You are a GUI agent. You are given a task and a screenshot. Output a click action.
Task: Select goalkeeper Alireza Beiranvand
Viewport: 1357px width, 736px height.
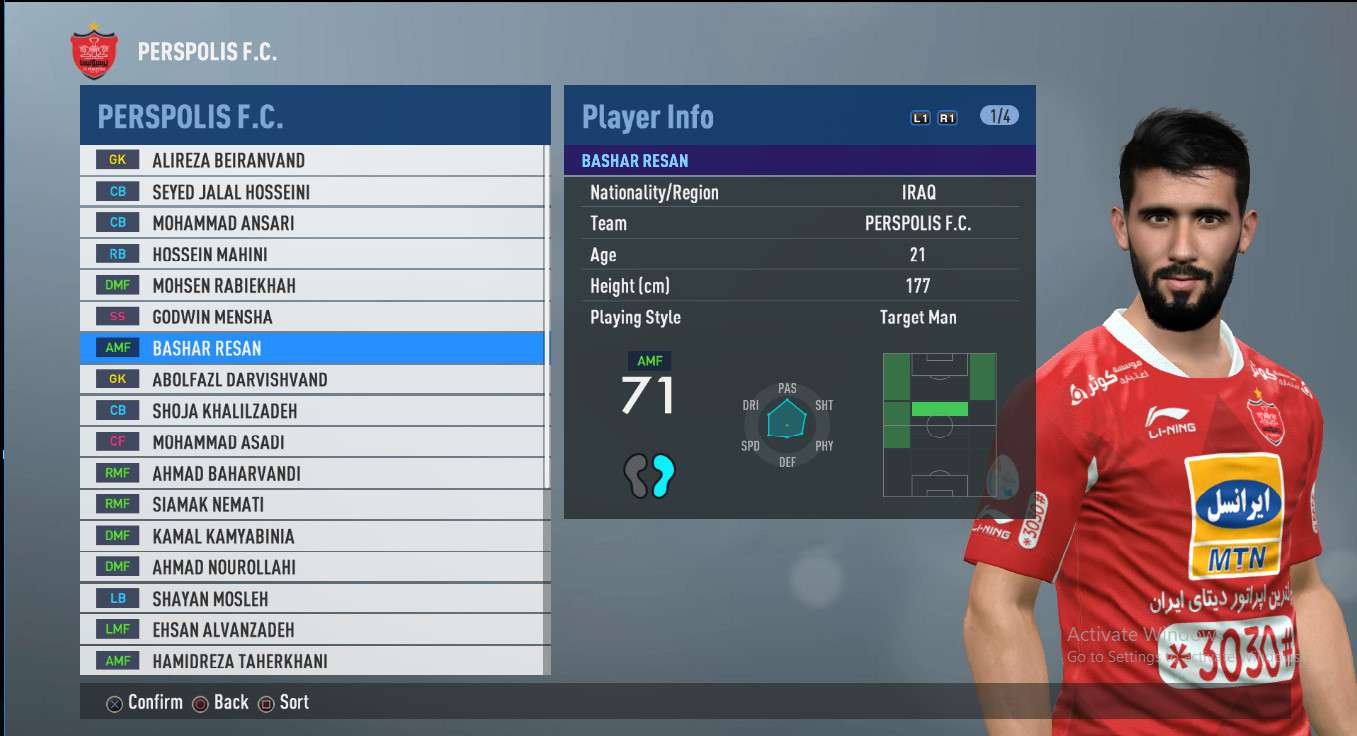pos(228,160)
